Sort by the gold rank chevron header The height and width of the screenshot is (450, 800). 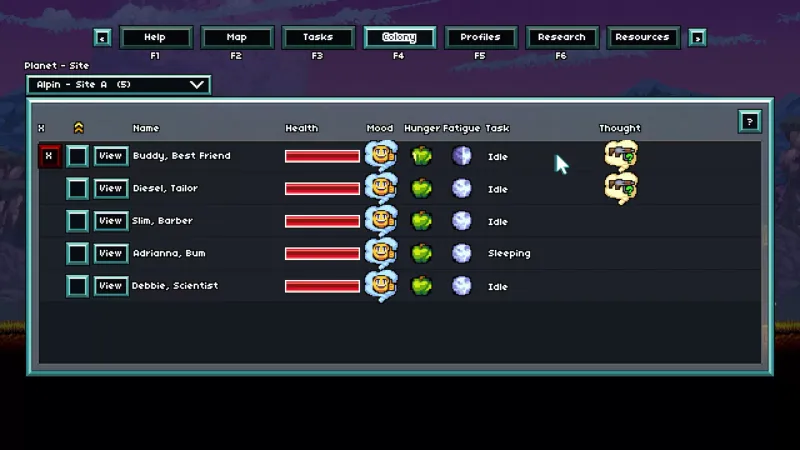click(78, 128)
